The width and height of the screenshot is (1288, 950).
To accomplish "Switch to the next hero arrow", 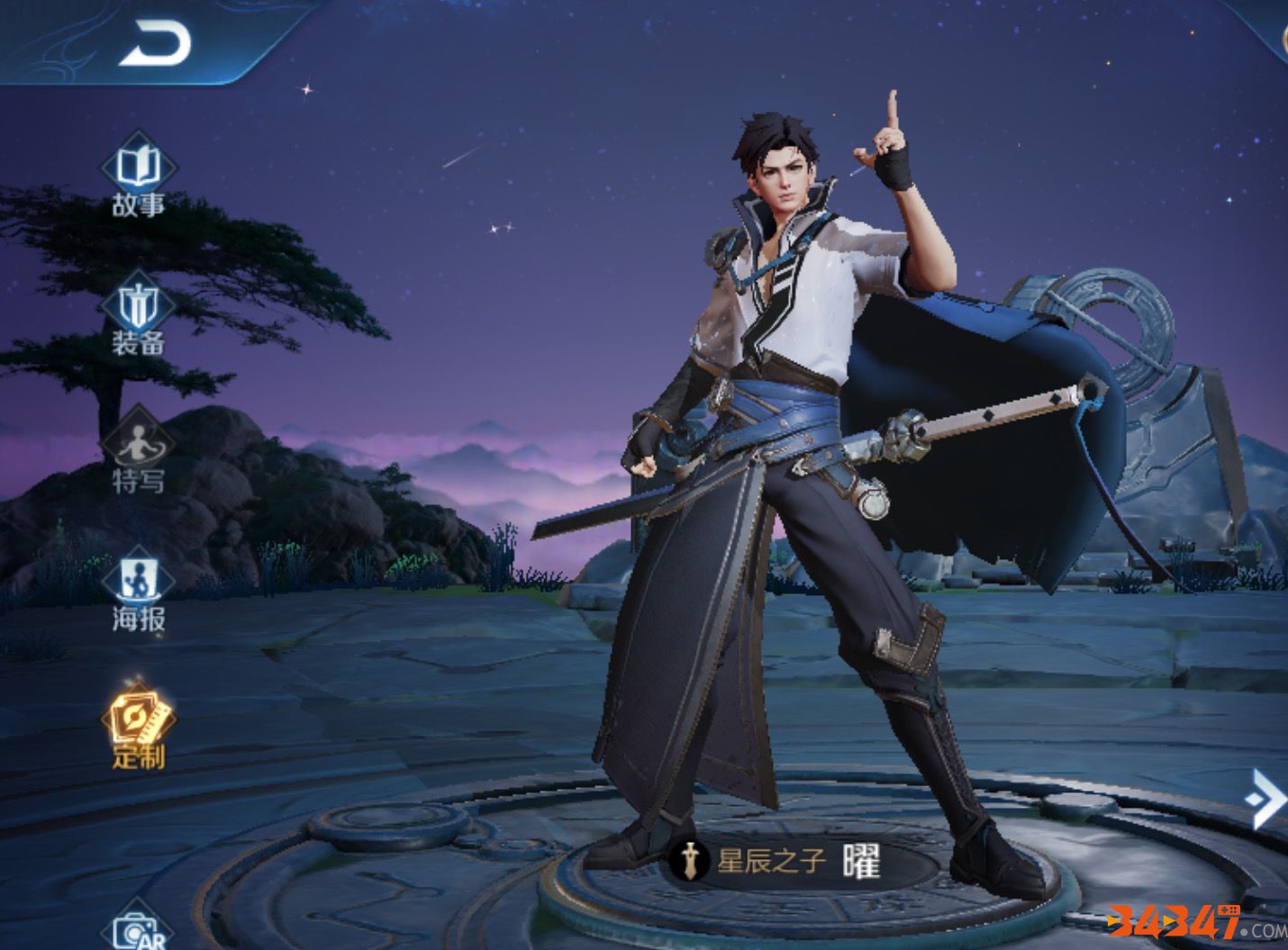I will (x=1265, y=797).
